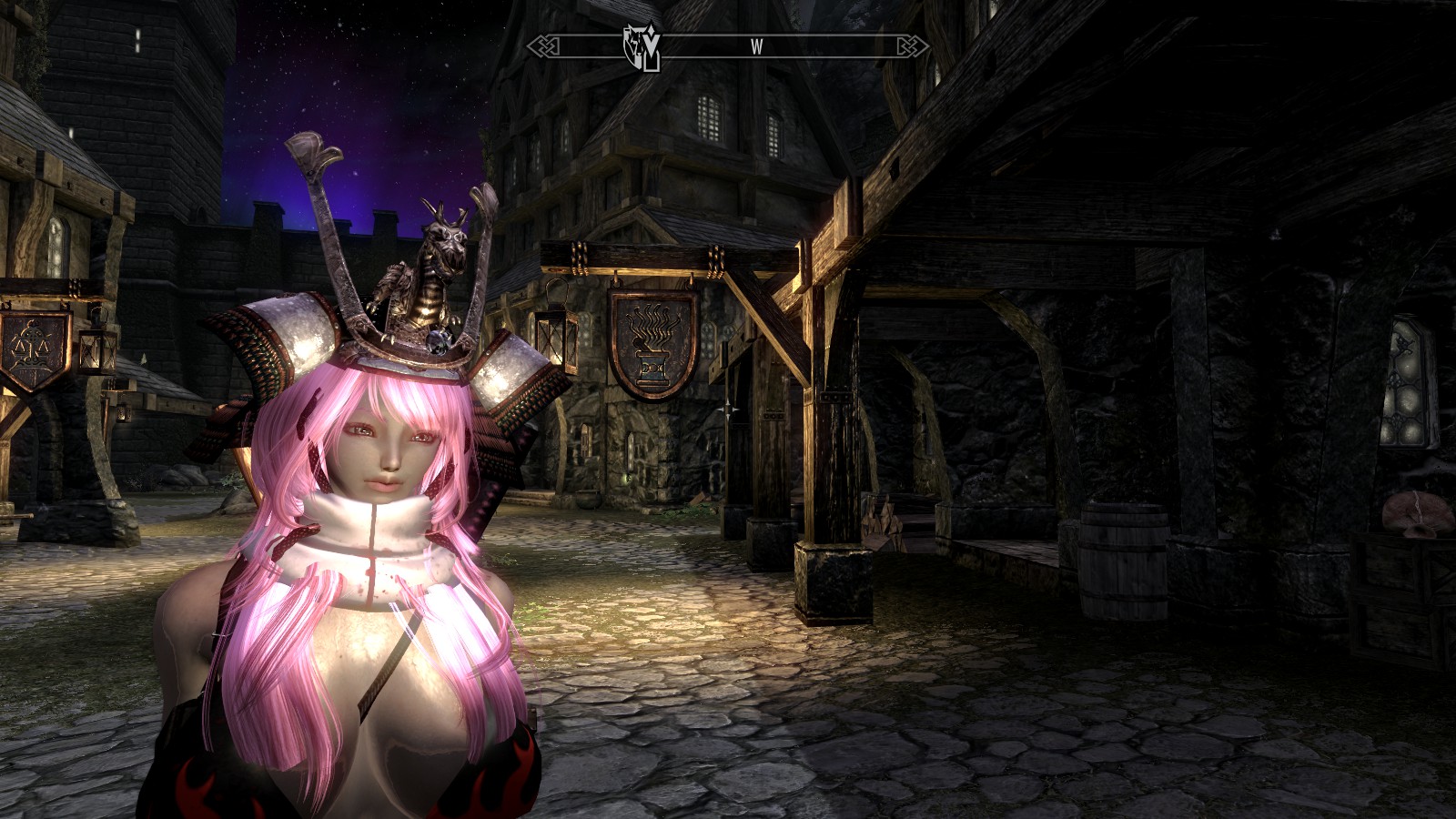The image size is (1456, 819).
Task: Click the city marker icon on the compass
Action: click(641, 46)
